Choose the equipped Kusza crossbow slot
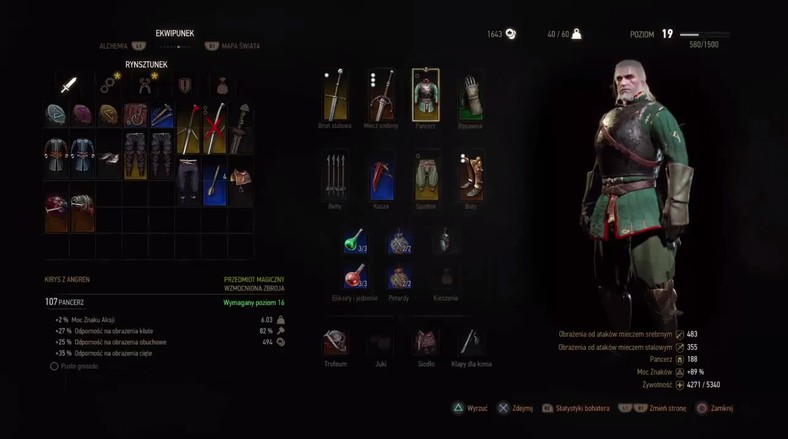This screenshot has width=788, height=439. click(380, 176)
